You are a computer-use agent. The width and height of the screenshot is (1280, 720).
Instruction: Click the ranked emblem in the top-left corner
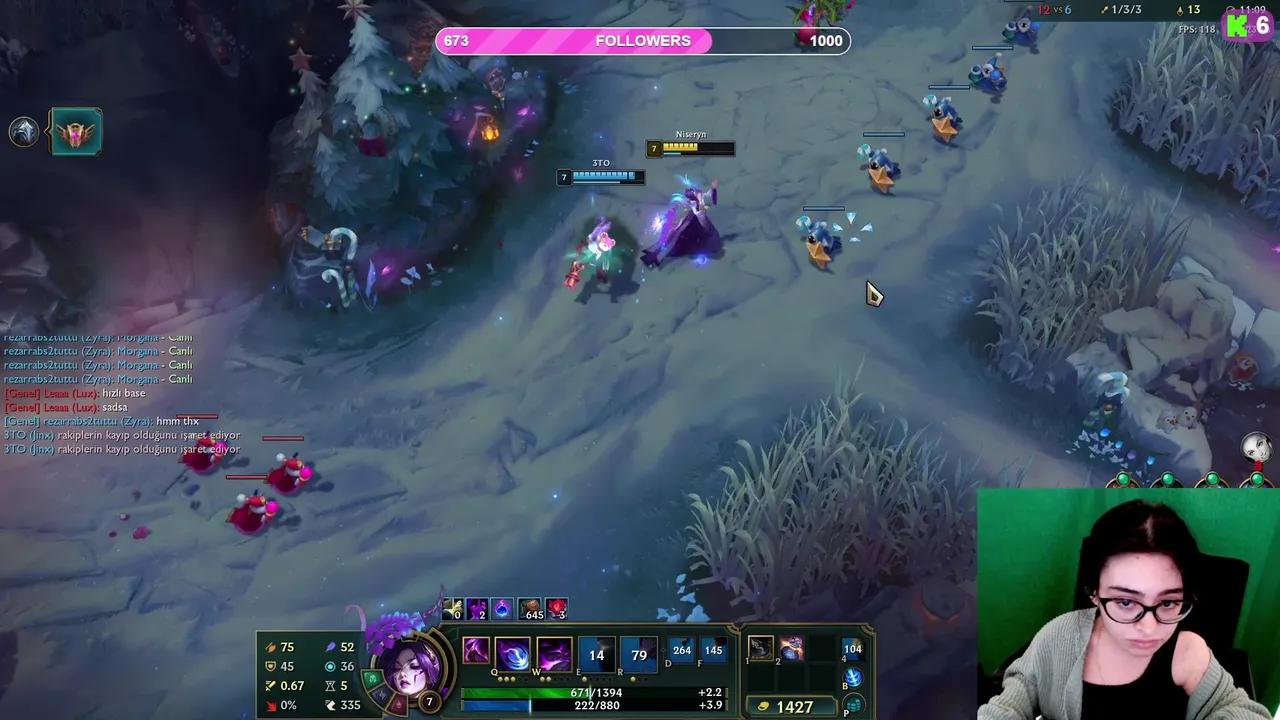[77, 130]
